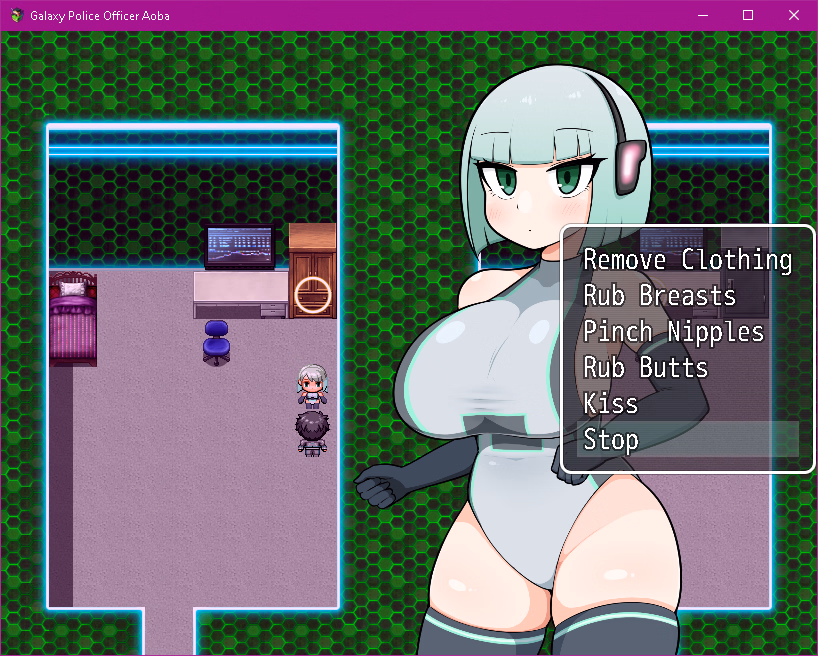Viewport: 818px width, 656px height.
Task: Select the Rub Breasts menu entry
Action: 660,296
